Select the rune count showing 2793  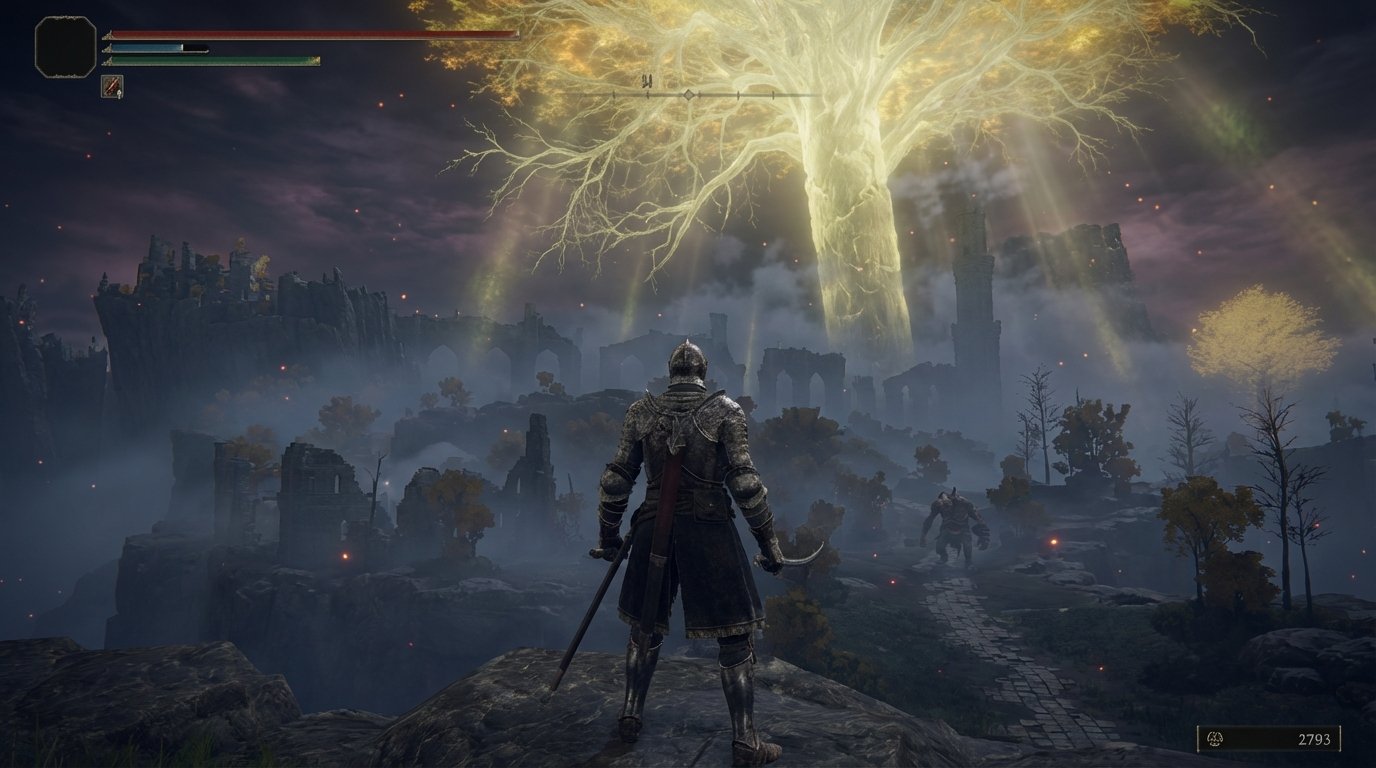pos(1315,739)
